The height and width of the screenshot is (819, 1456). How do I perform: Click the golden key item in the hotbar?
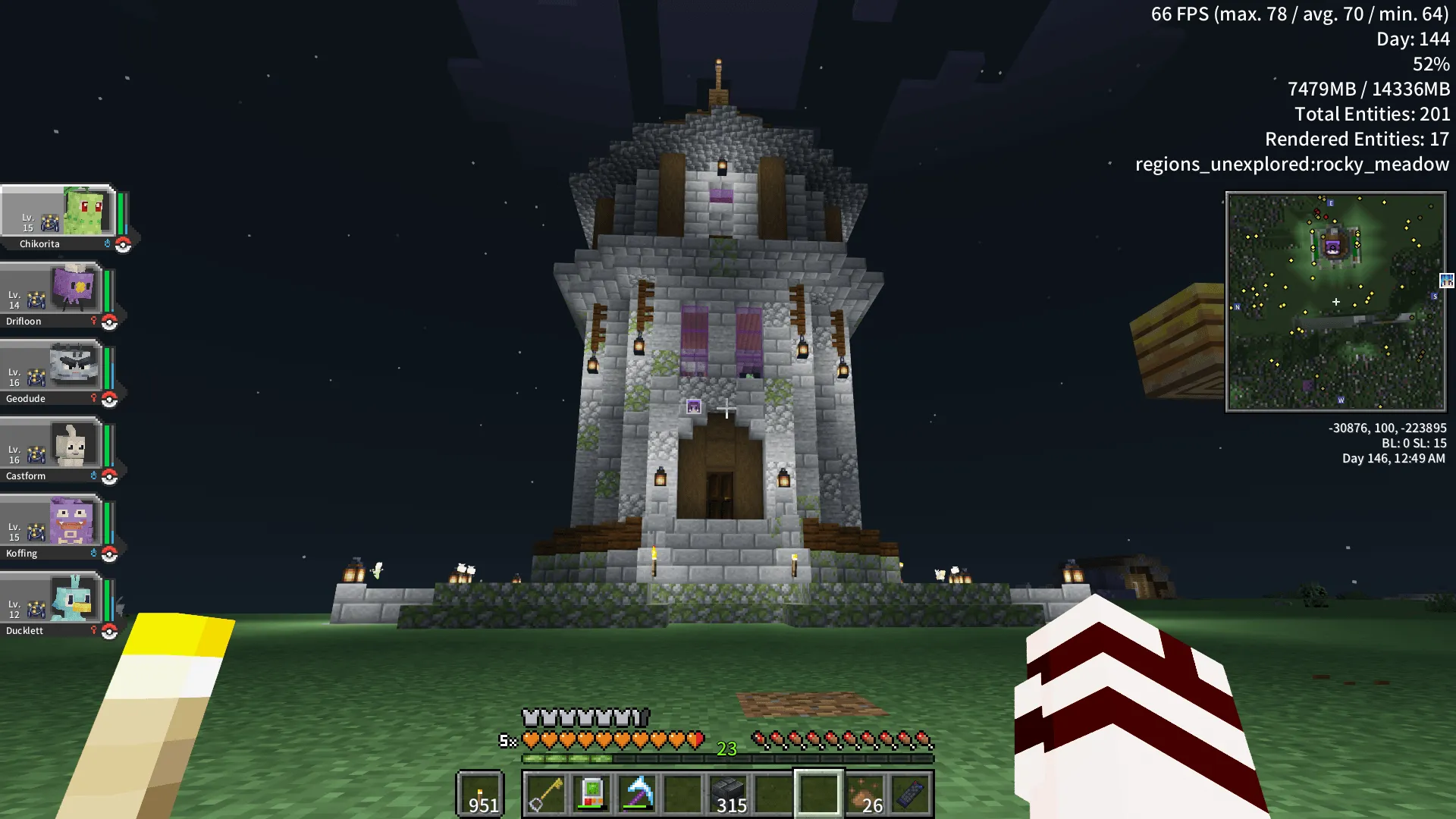click(x=548, y=795)
